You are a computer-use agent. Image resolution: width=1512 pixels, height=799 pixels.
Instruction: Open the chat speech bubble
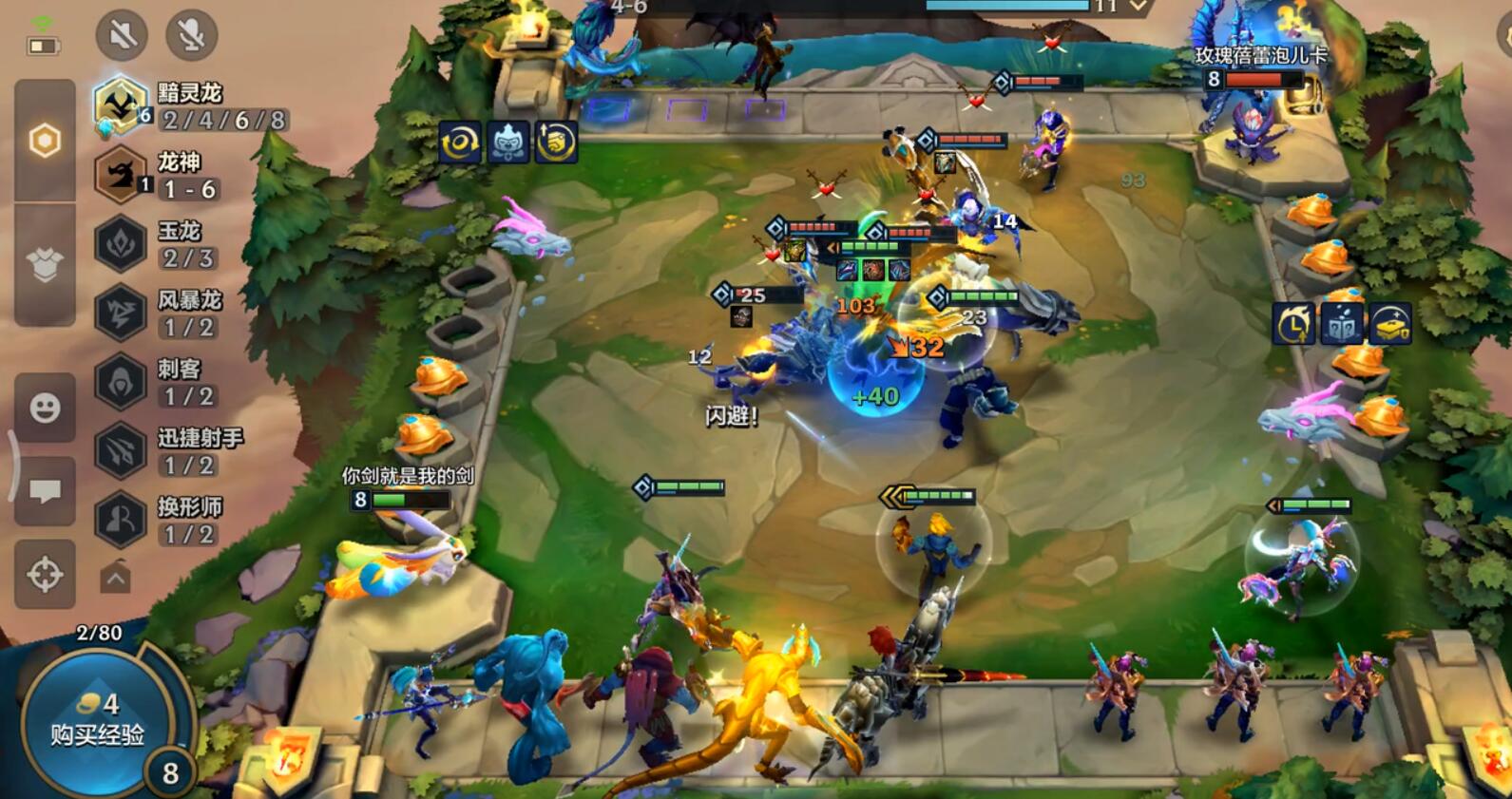(45, 491)
